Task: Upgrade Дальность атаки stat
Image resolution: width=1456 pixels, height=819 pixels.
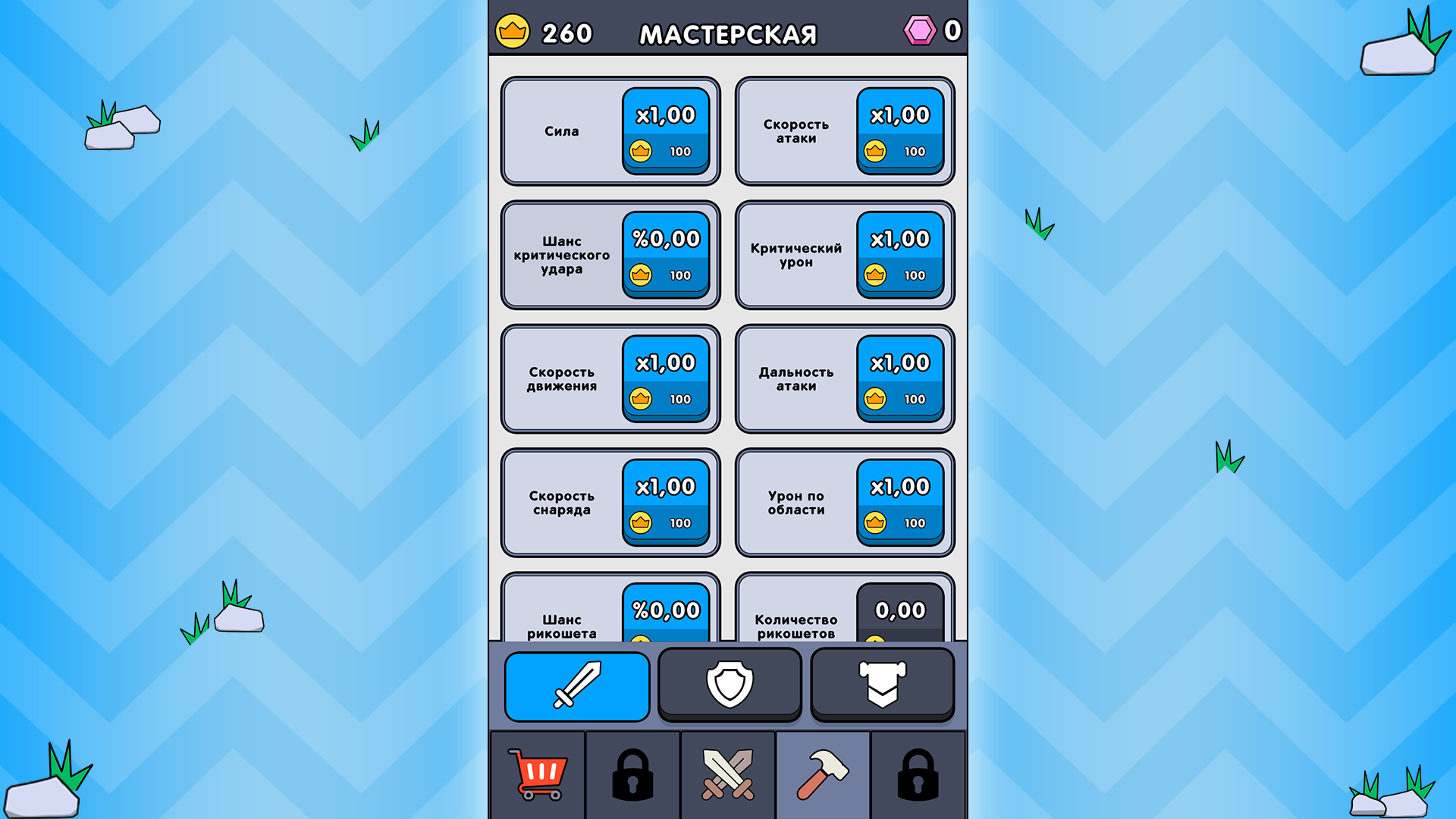Action: pos(899,378)
